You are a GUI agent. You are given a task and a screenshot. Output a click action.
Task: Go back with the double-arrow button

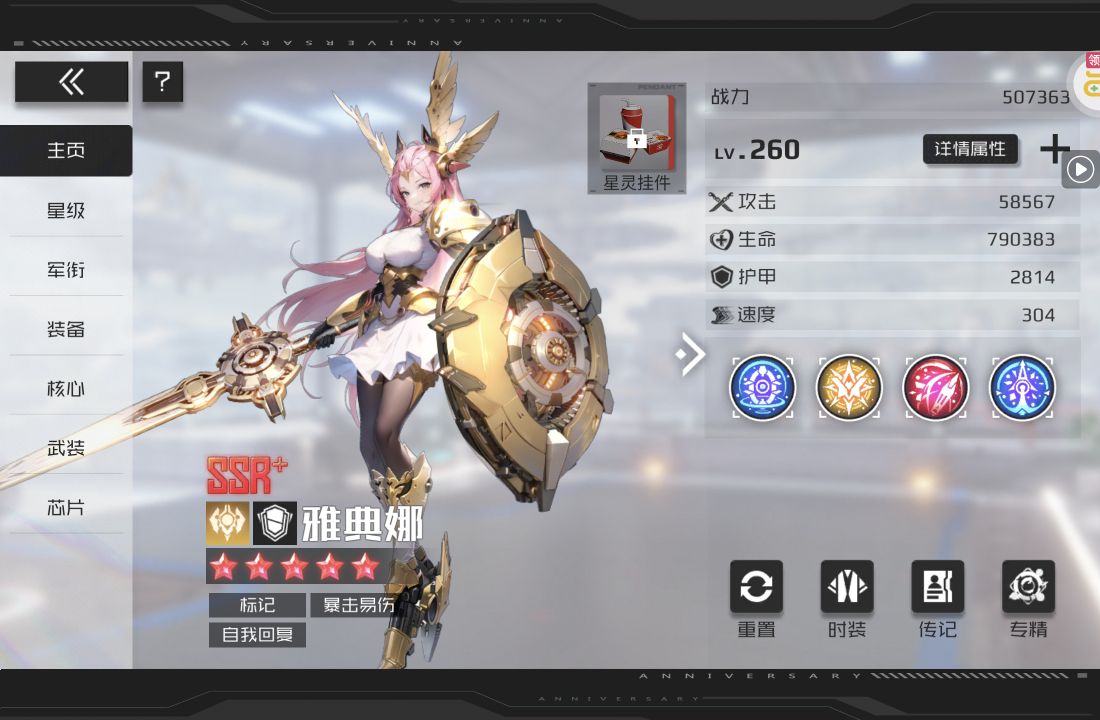click(x=71, y=82)
